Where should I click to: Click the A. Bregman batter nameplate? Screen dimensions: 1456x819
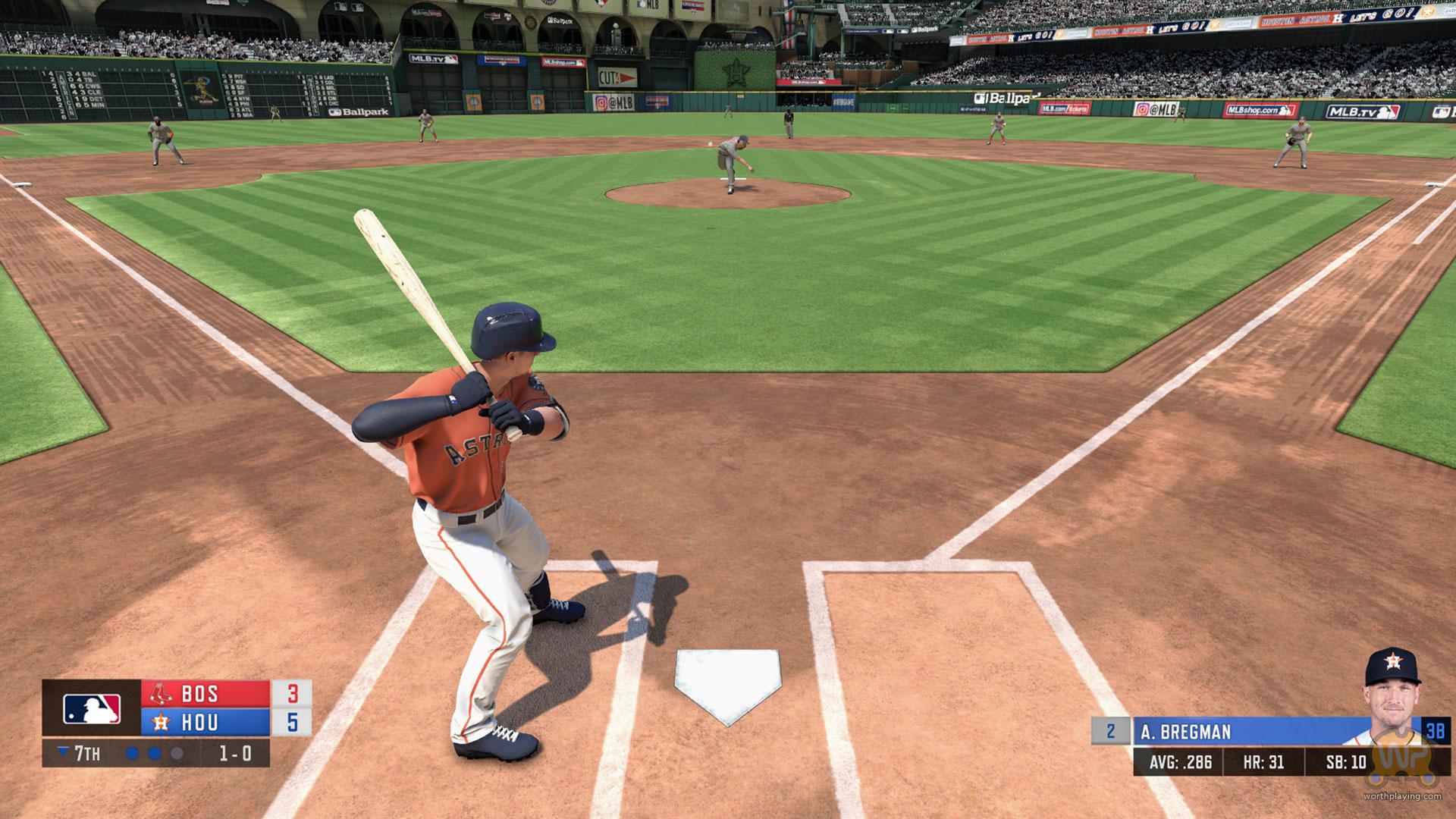coord(1236,732)
